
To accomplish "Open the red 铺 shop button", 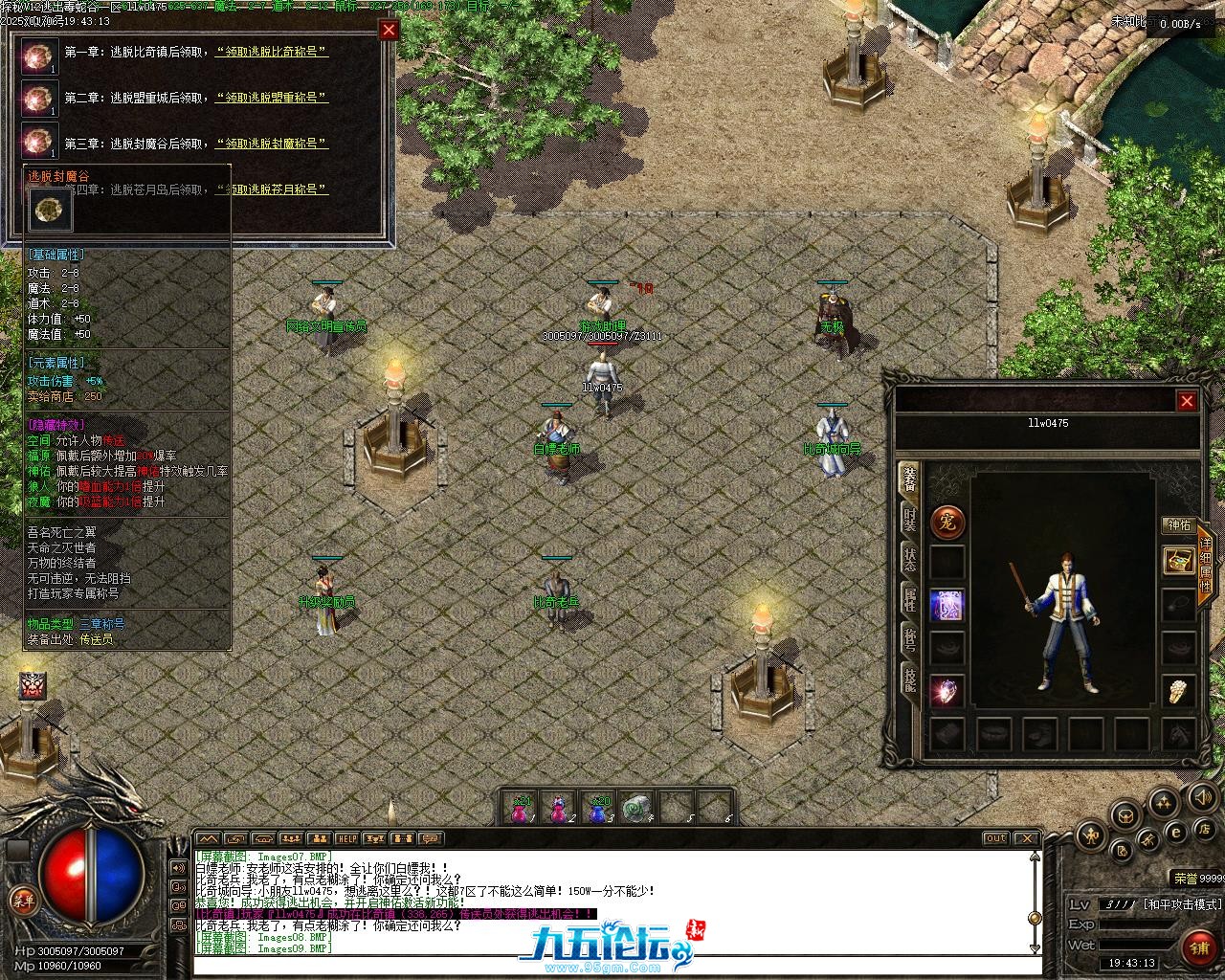I will (x=1198, y=948).
